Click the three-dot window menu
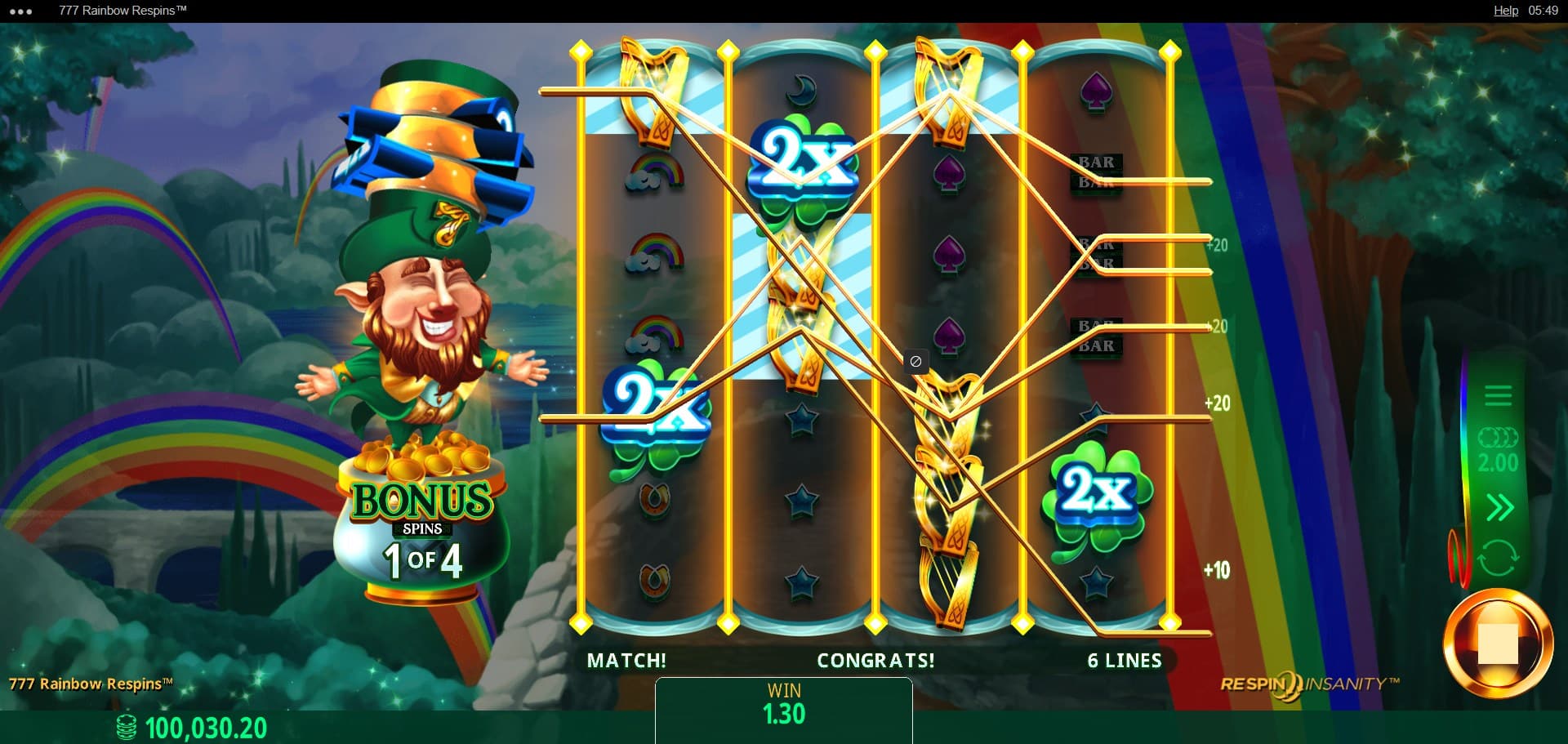Viewport: 1568px width, 744px height. pyautogui.click(x=20, y=11)
